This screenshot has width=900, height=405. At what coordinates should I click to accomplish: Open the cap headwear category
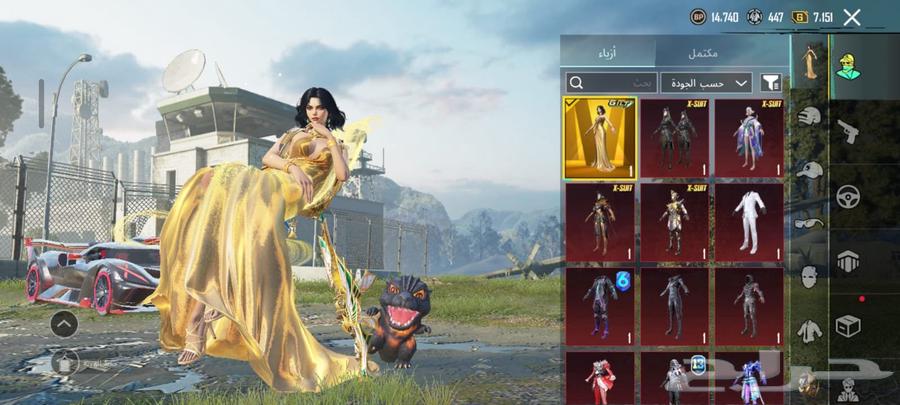(810, 170)
